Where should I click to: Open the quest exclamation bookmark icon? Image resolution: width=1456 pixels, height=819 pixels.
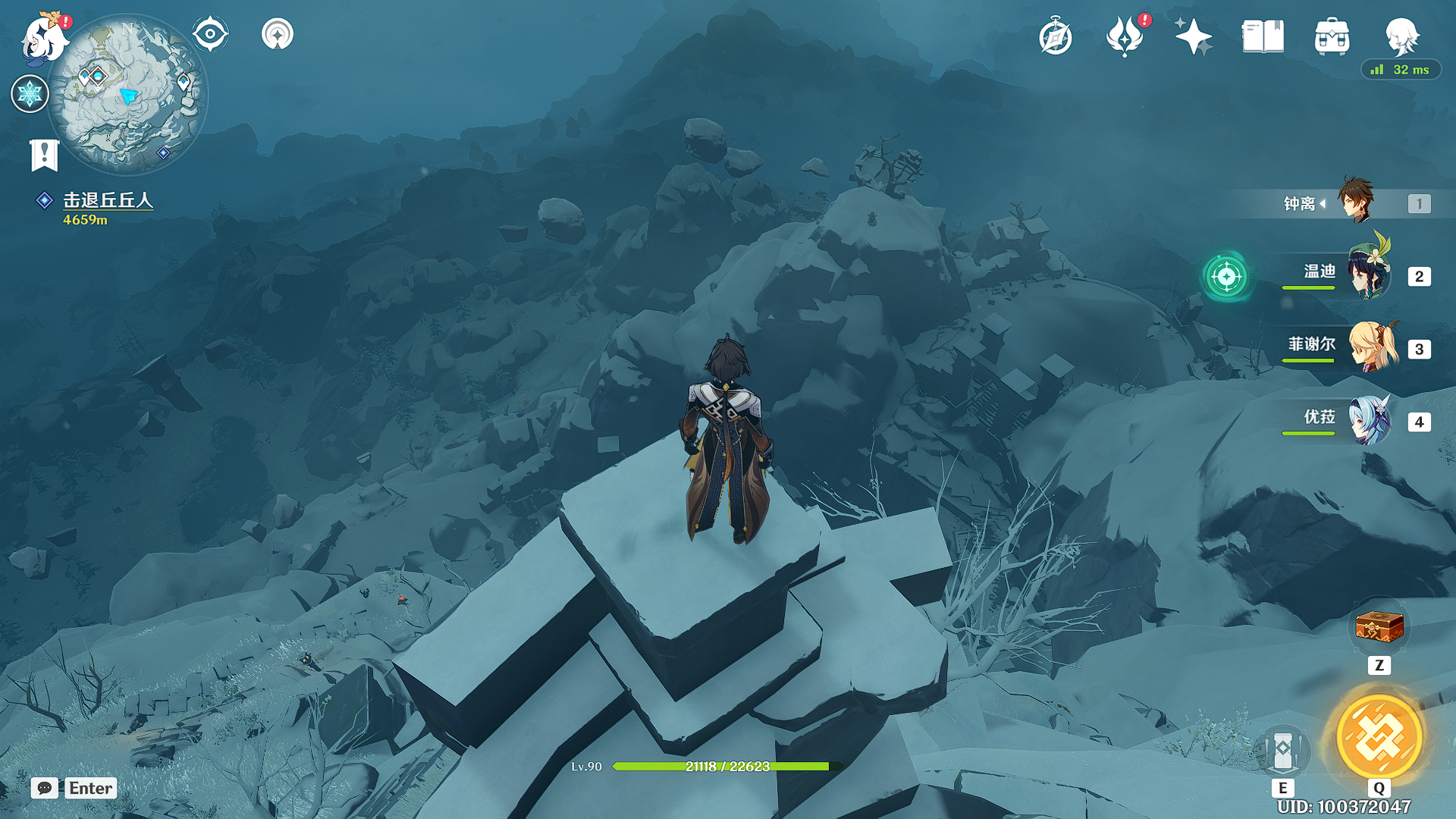coord(44,155)
